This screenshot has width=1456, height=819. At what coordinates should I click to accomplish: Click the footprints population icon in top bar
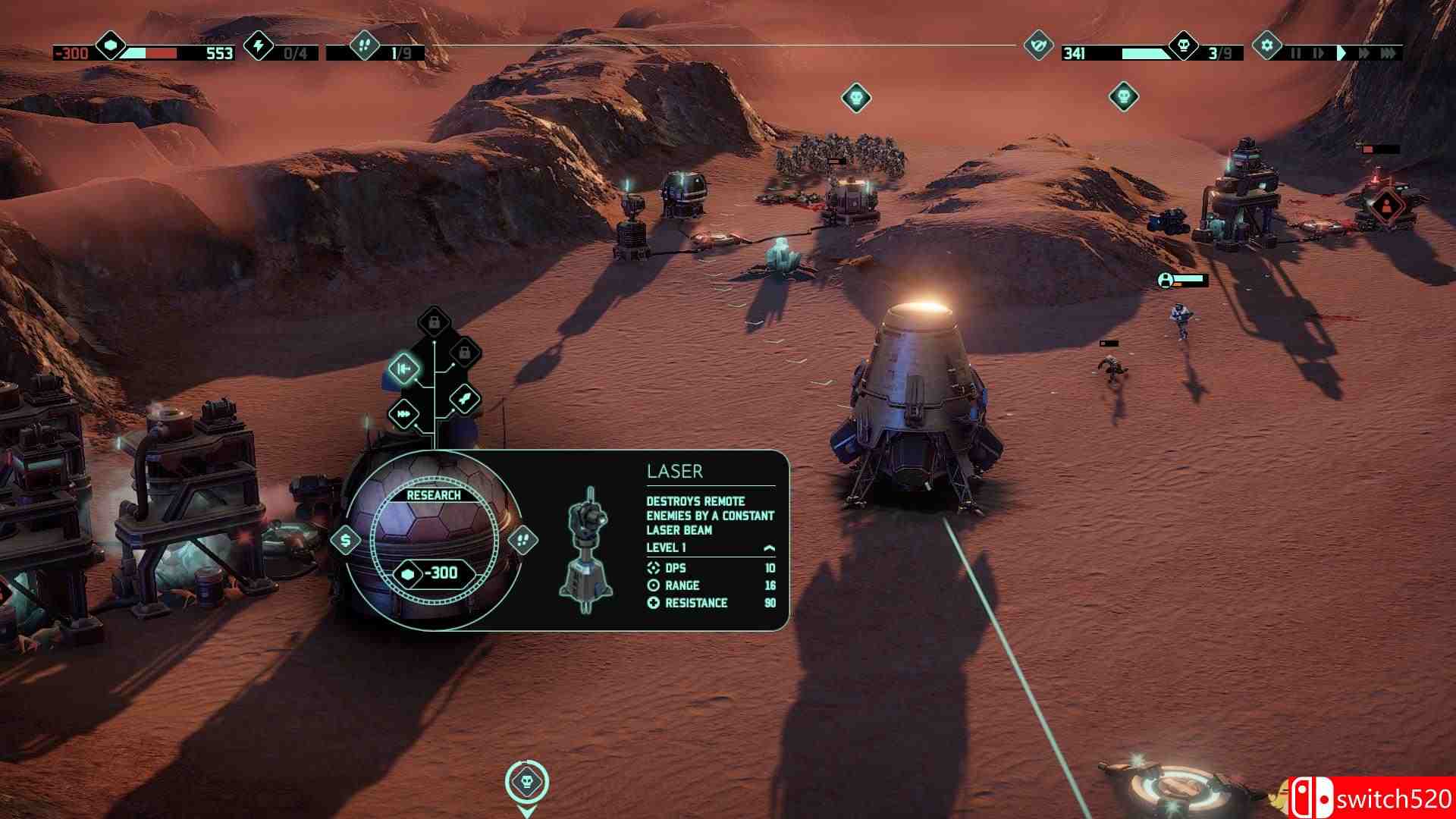[x=363, y=46]
